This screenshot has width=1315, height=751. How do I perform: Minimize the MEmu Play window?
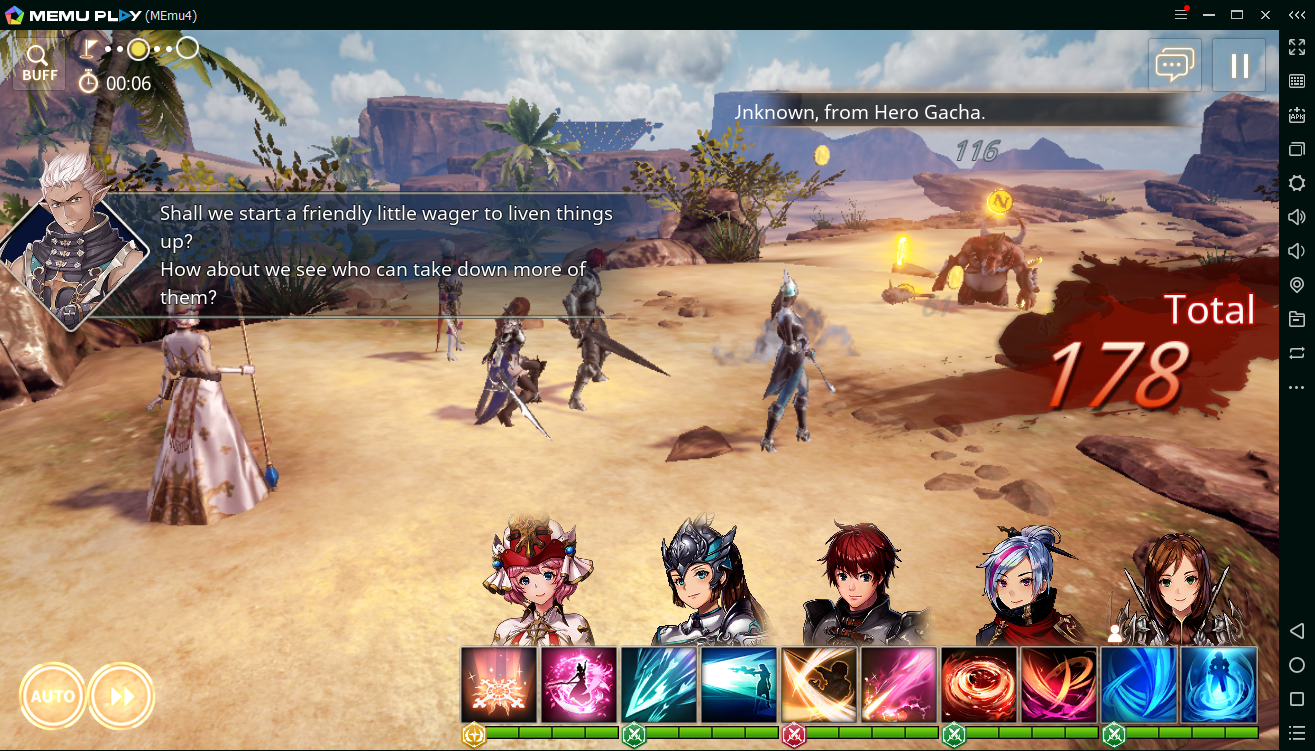1210,15
